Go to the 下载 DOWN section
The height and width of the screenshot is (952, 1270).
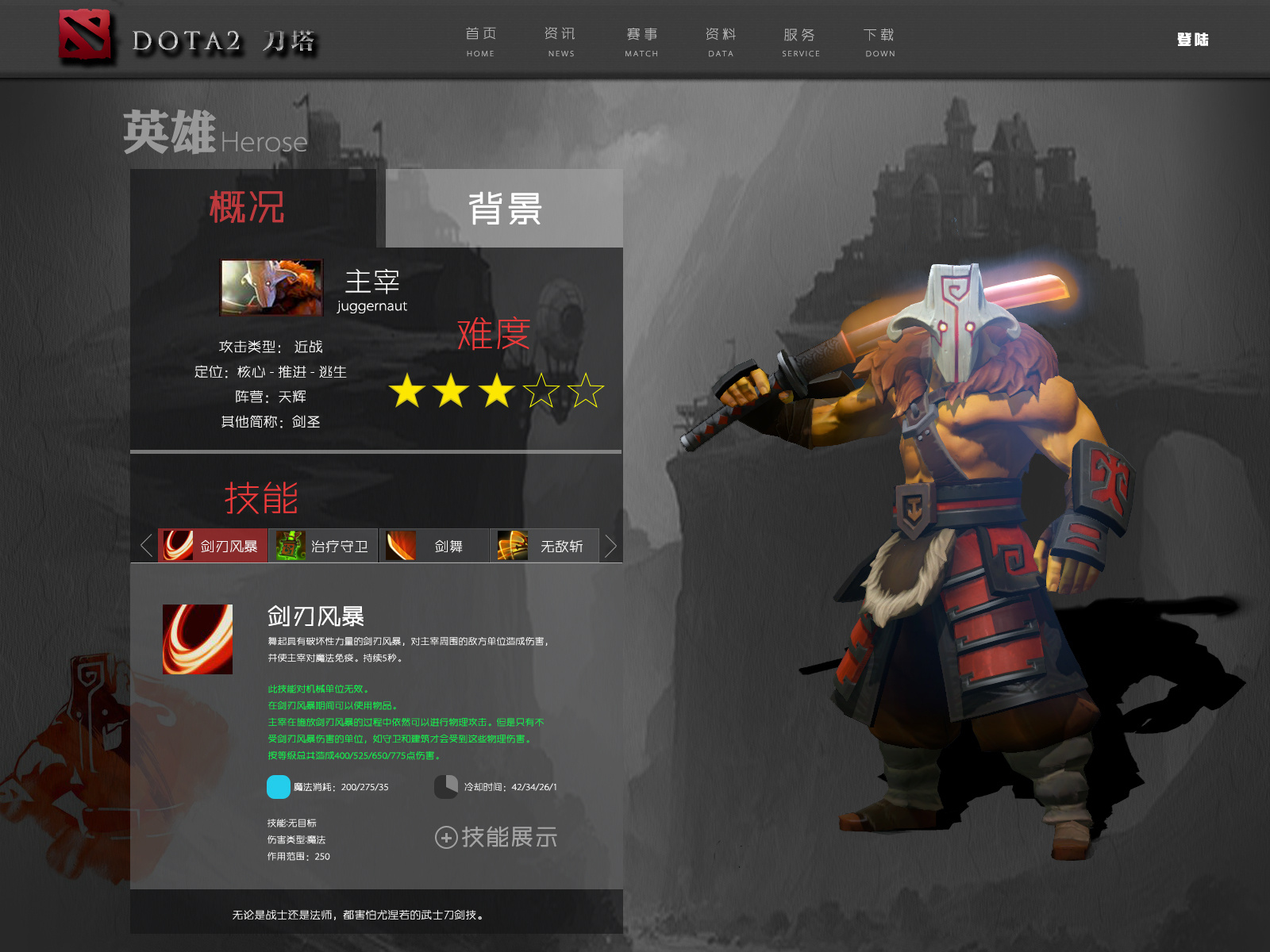(879, 41)
